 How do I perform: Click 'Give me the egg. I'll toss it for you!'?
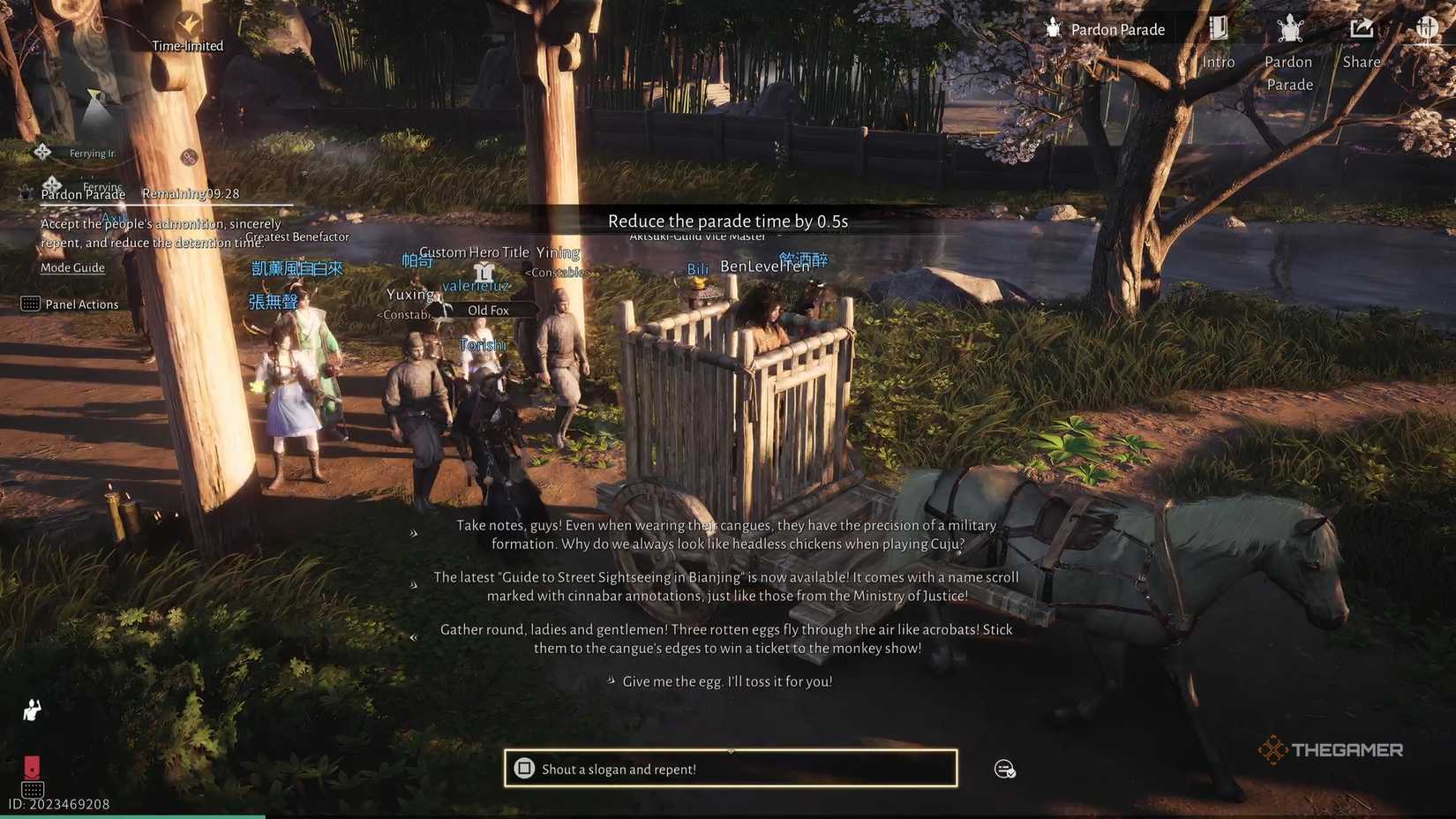[x=725, y=680]
